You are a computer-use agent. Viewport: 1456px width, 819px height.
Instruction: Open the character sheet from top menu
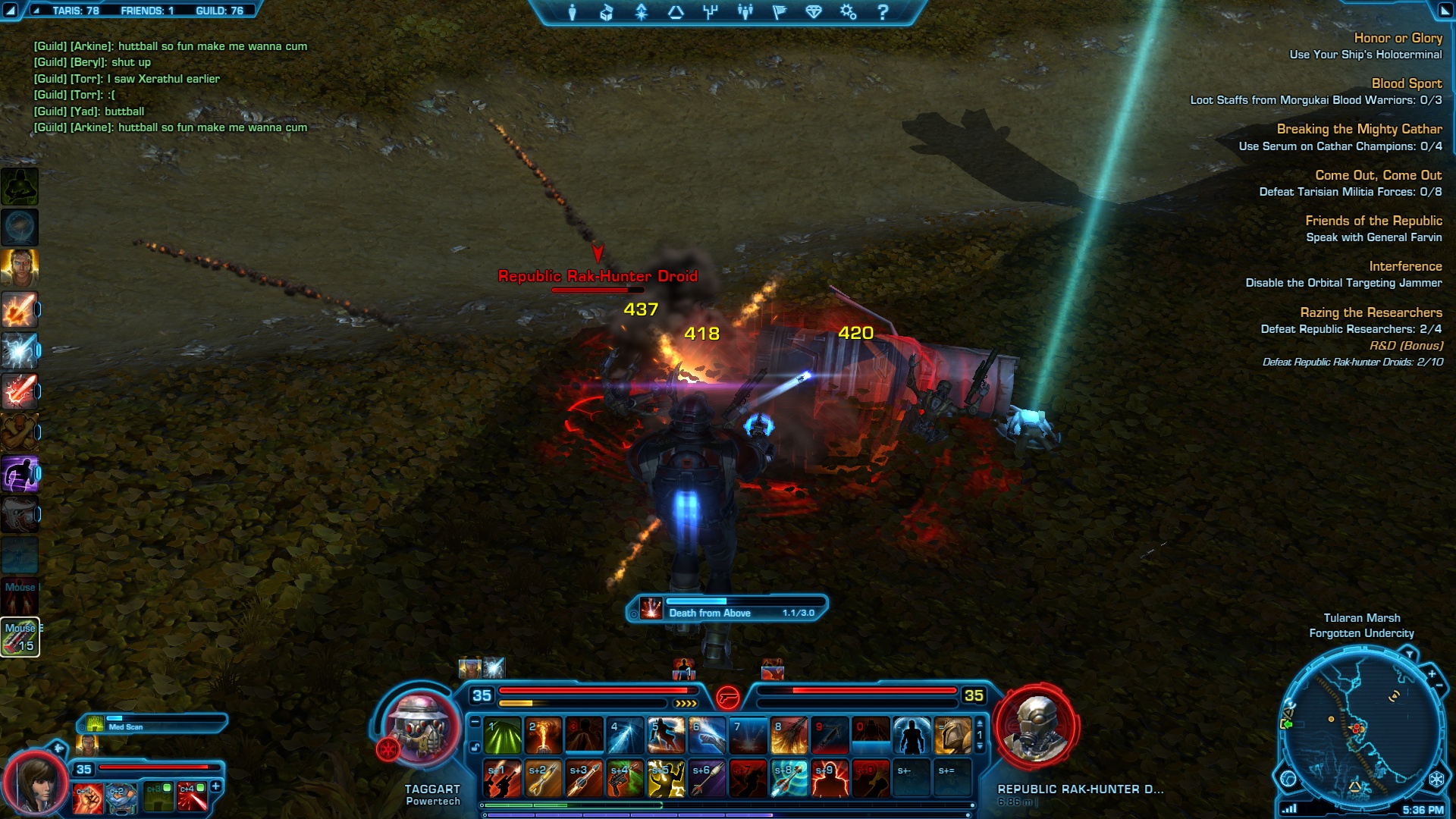point(573,12)
